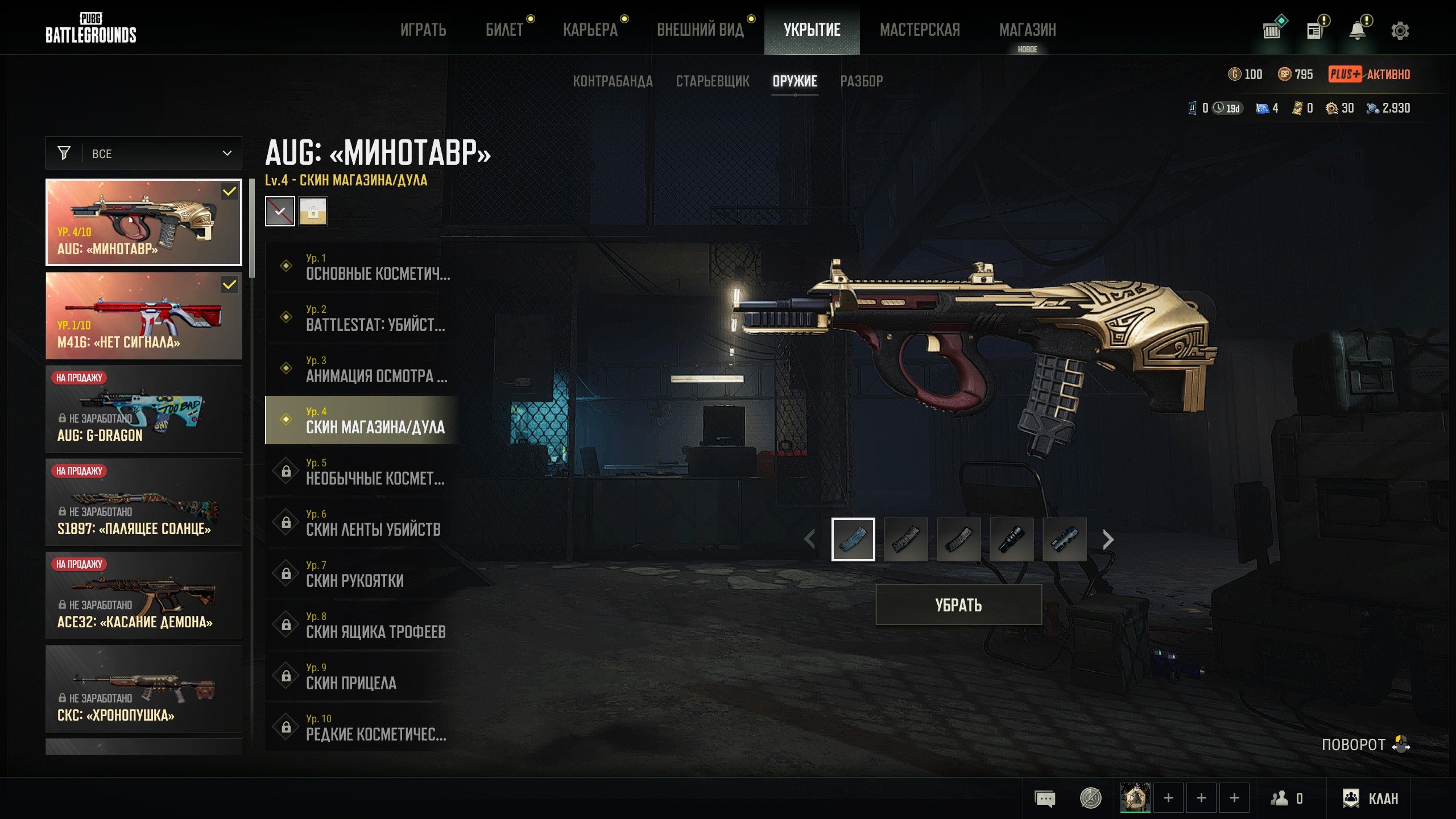The width and height of the screenshot is (1456, 819).
Task: Select level 3 АНИМАЦИЯ ОСМОТРА row
Action: pyautogui.click(x=362, y=369)
